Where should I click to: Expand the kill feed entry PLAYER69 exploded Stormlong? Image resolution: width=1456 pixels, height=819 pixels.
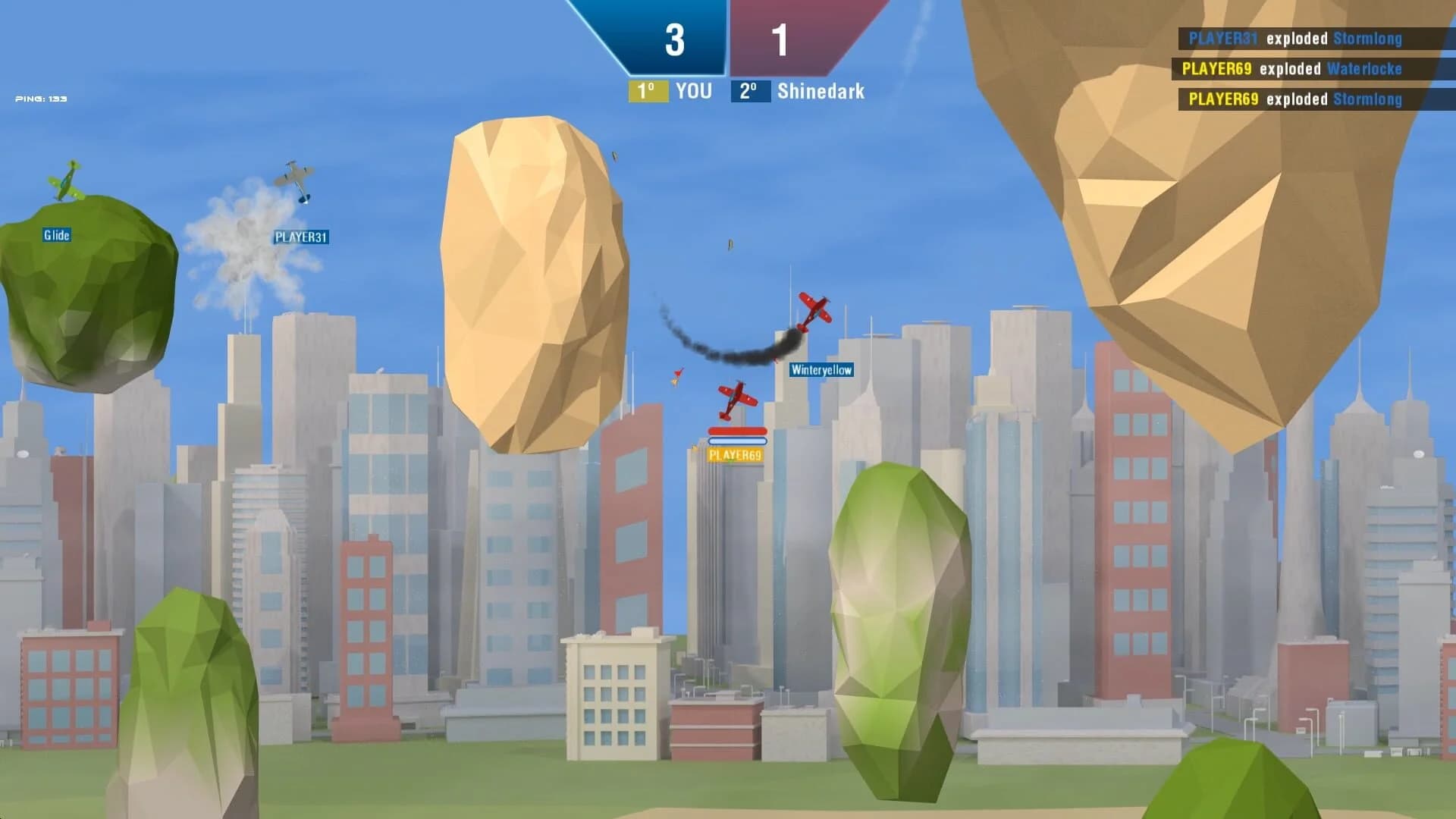1289,99
